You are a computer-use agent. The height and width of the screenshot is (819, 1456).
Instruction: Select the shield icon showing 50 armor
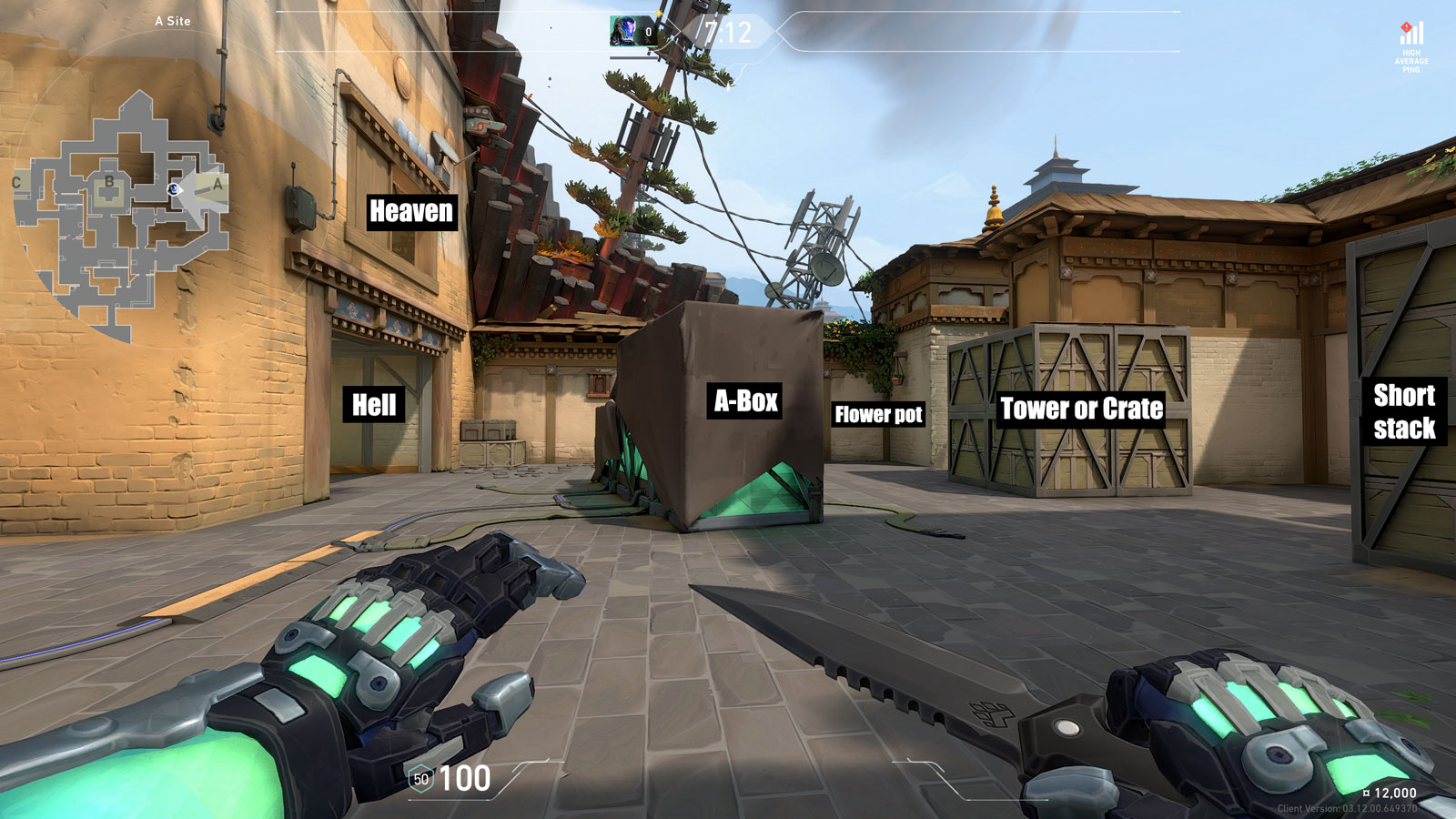point(420,780)
